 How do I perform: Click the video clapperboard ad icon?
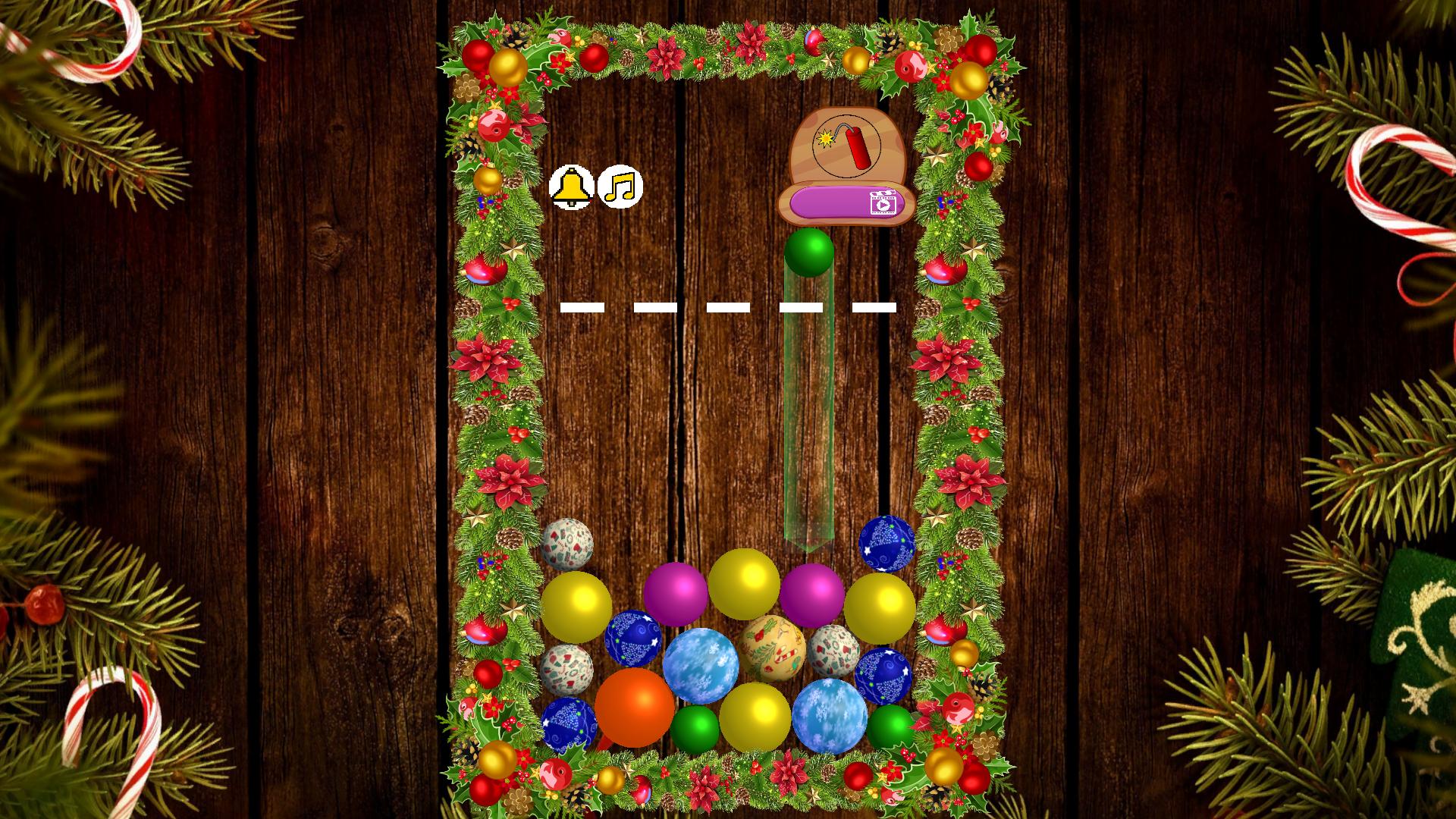pos(883,203)
